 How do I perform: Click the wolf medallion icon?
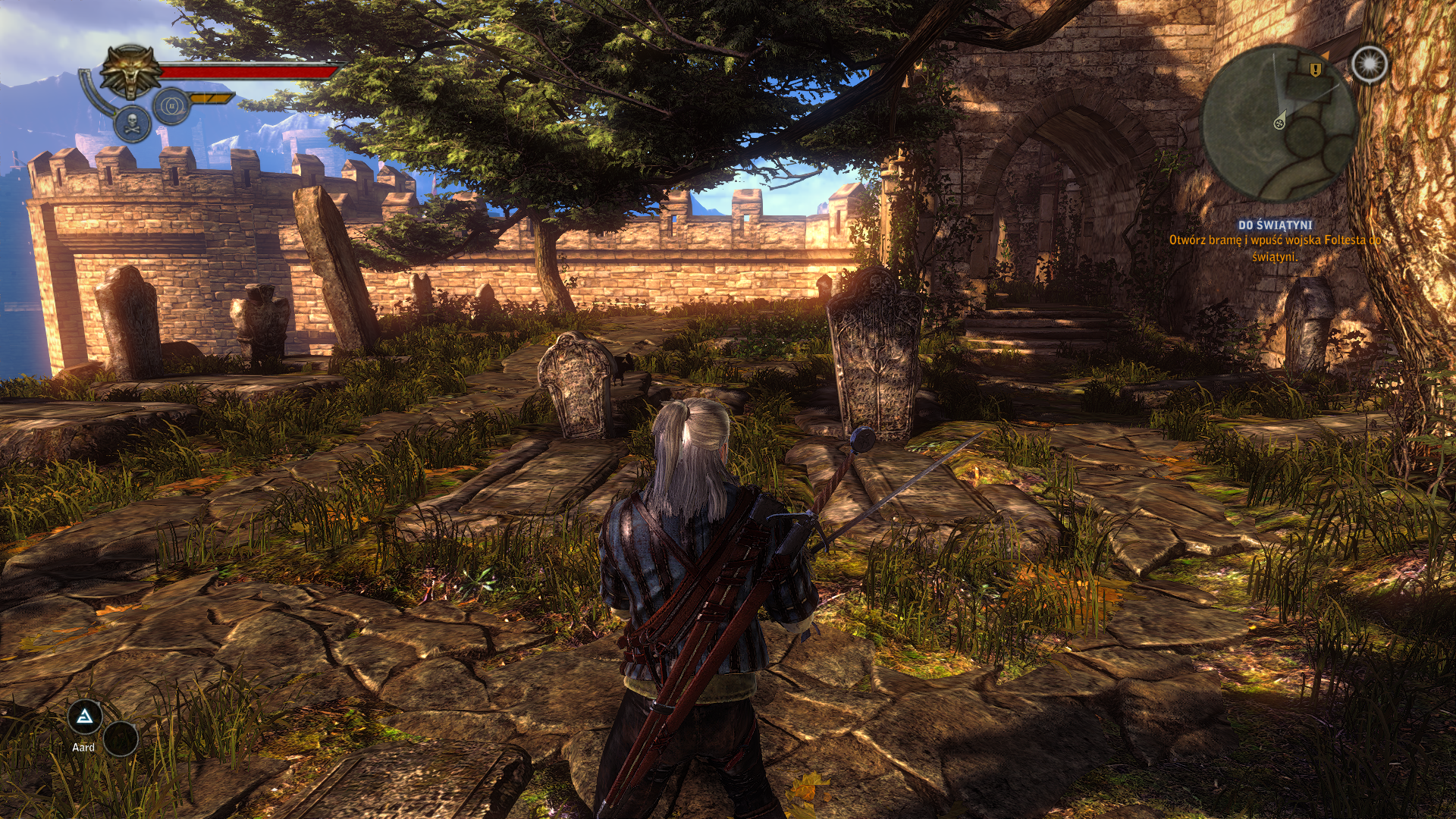pyautogui.click(x=131, y=73)
